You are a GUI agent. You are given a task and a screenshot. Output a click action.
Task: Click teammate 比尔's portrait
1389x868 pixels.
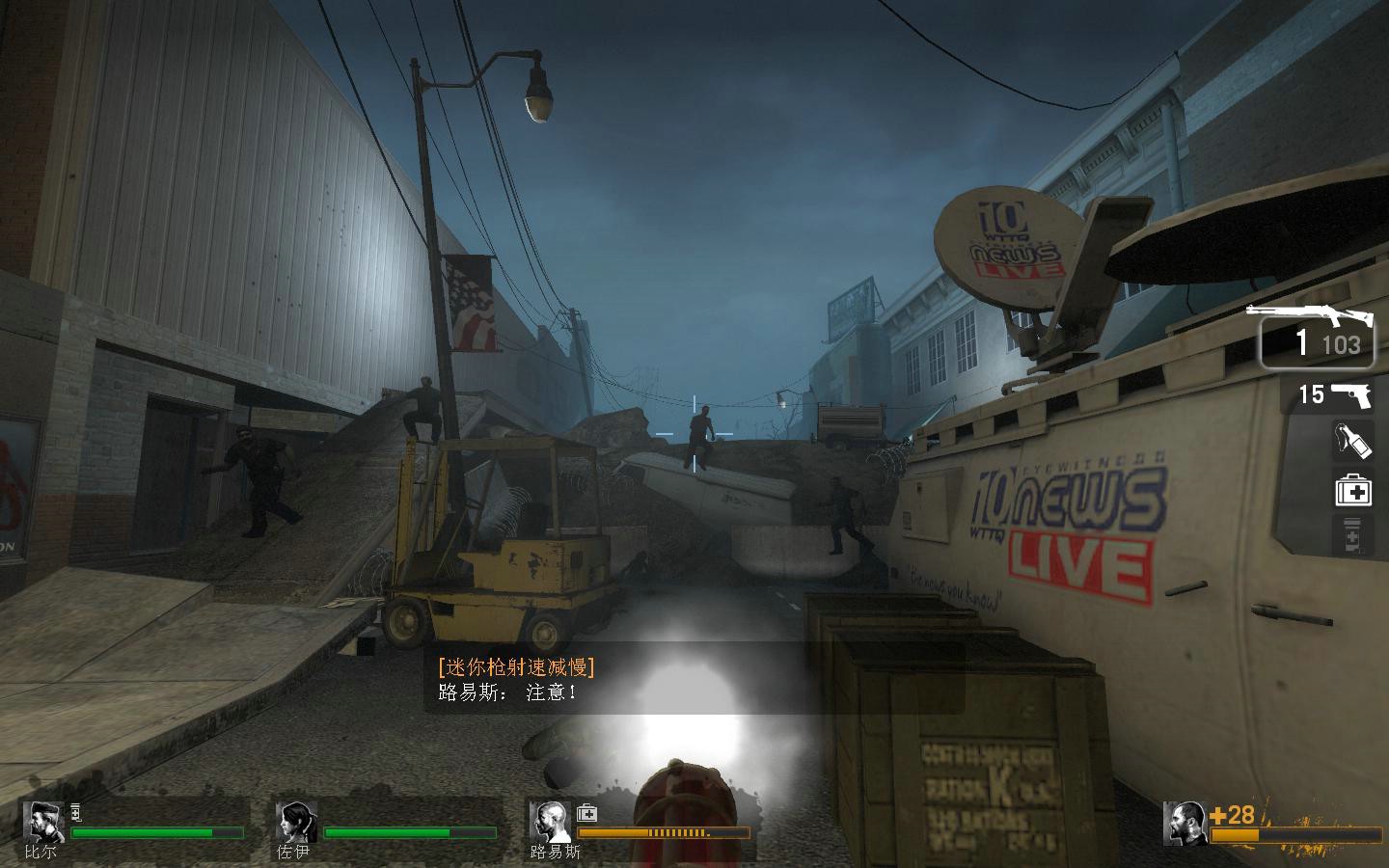(42, 822)
